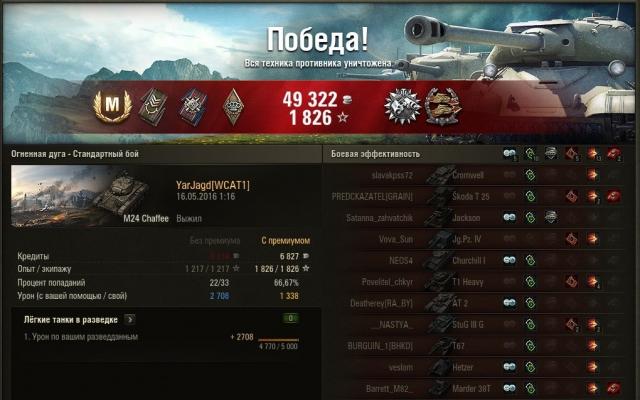Select the __NASTYA__ StuG III G row

click(478, 325)
